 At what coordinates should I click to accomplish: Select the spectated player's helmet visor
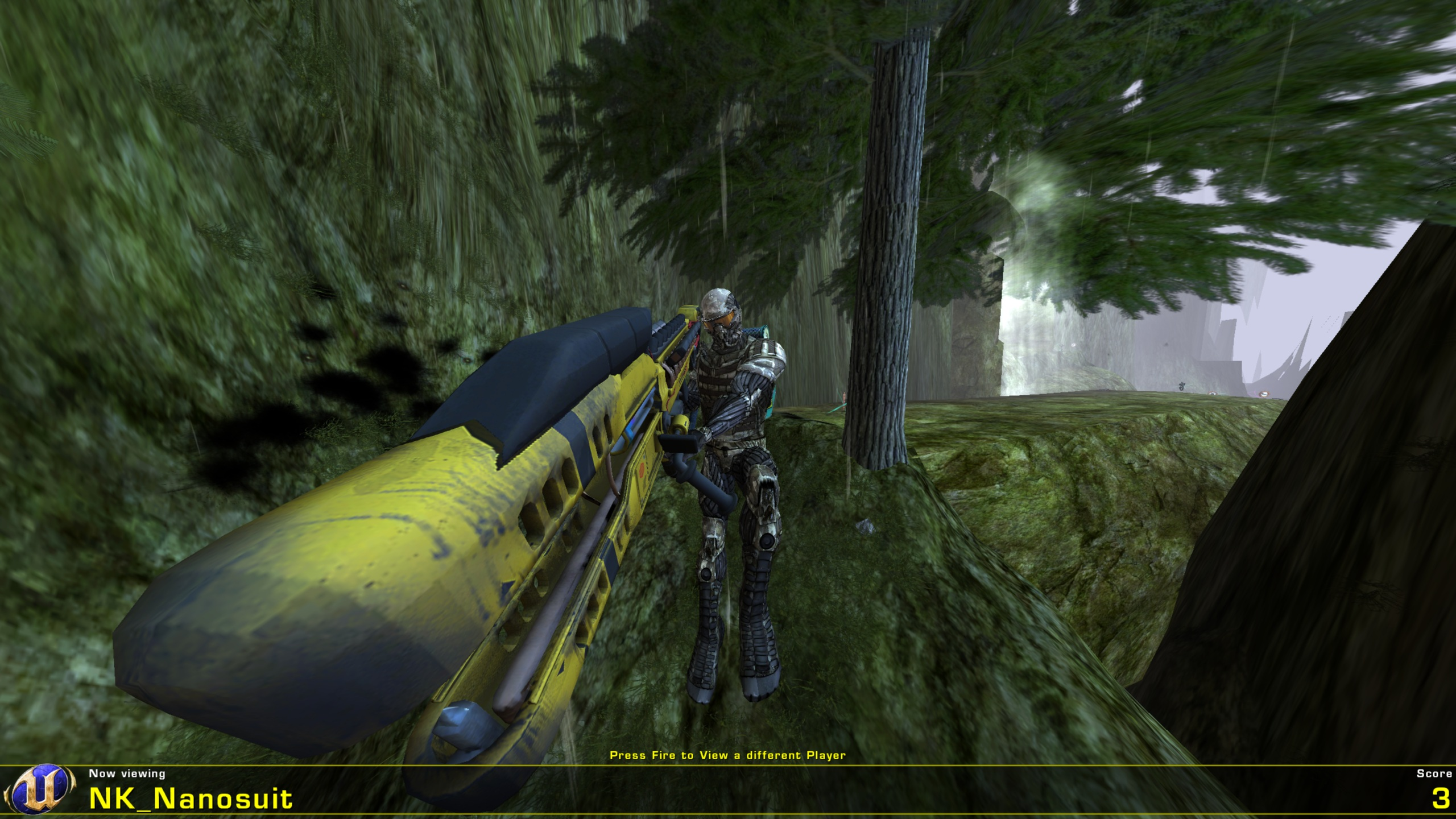coord(720,318)
